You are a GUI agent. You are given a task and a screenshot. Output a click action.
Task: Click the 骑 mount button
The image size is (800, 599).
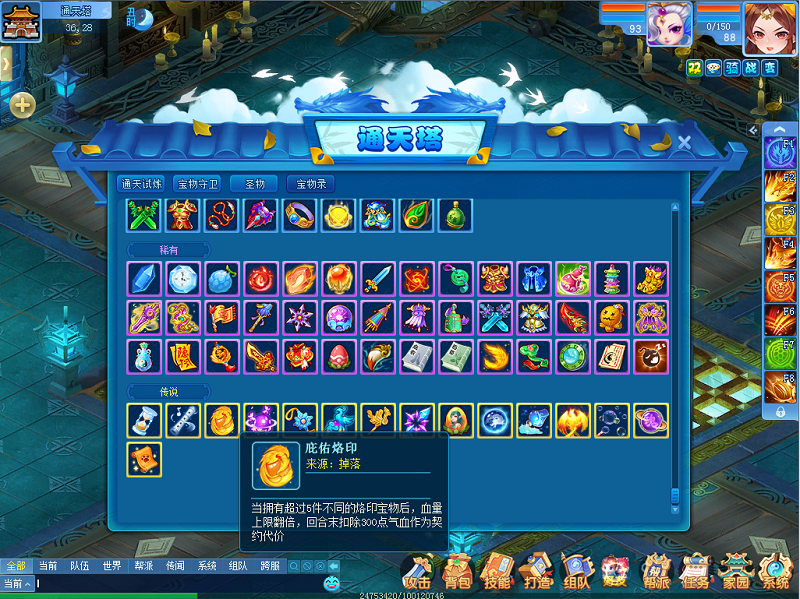(731, 67)
